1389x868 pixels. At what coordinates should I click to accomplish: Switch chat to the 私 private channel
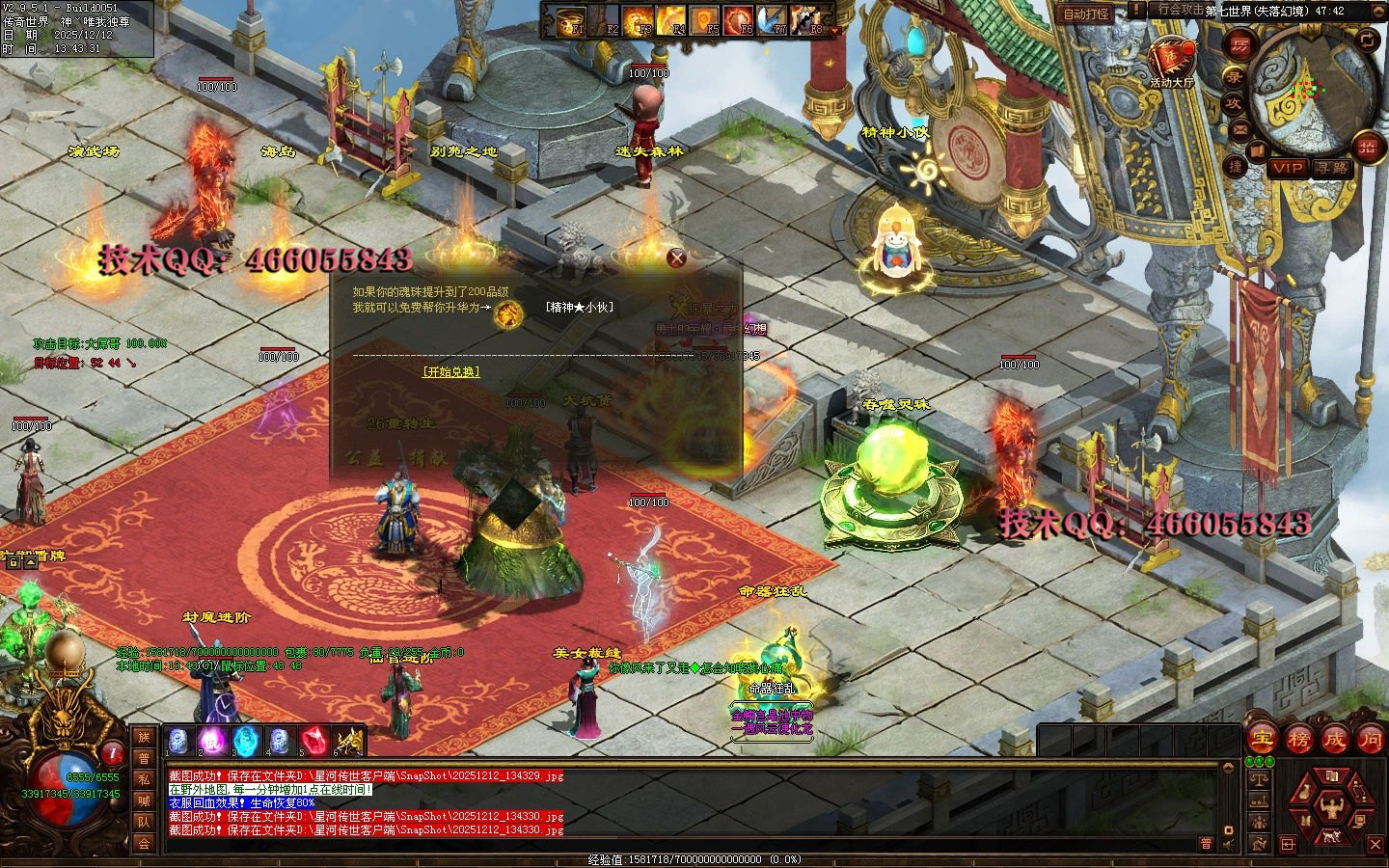[x=144, y=779]
